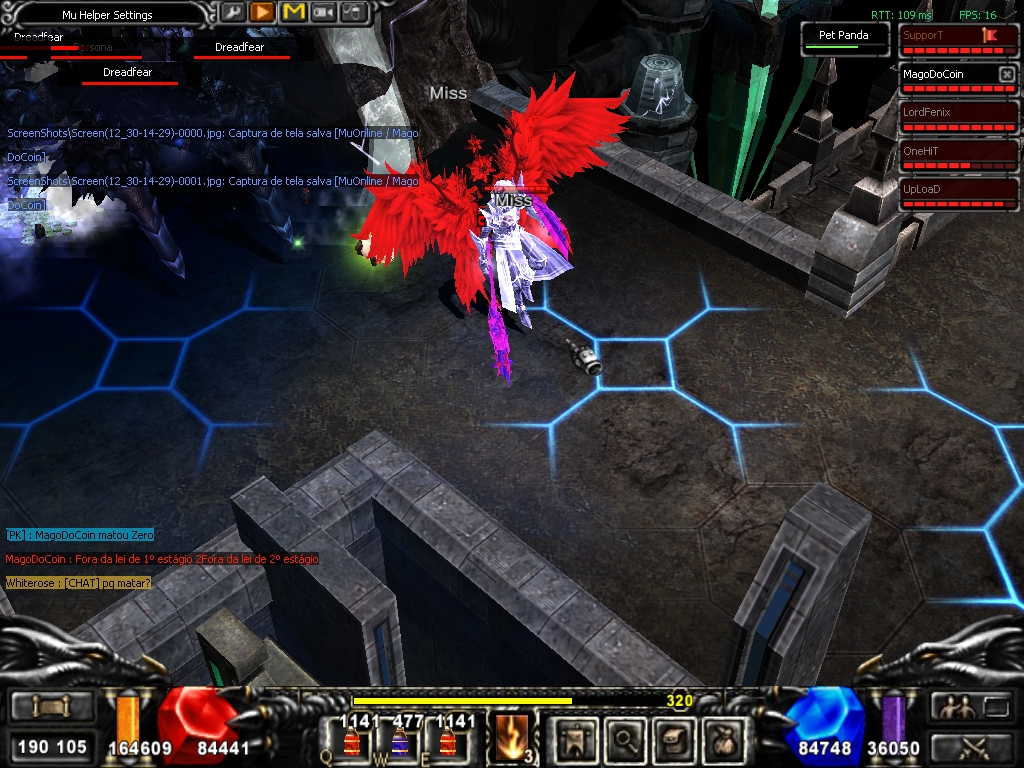Screen dimensions: 1024x768
Task: Start Mu Helper with the orange play button
Action: [262, 12]
